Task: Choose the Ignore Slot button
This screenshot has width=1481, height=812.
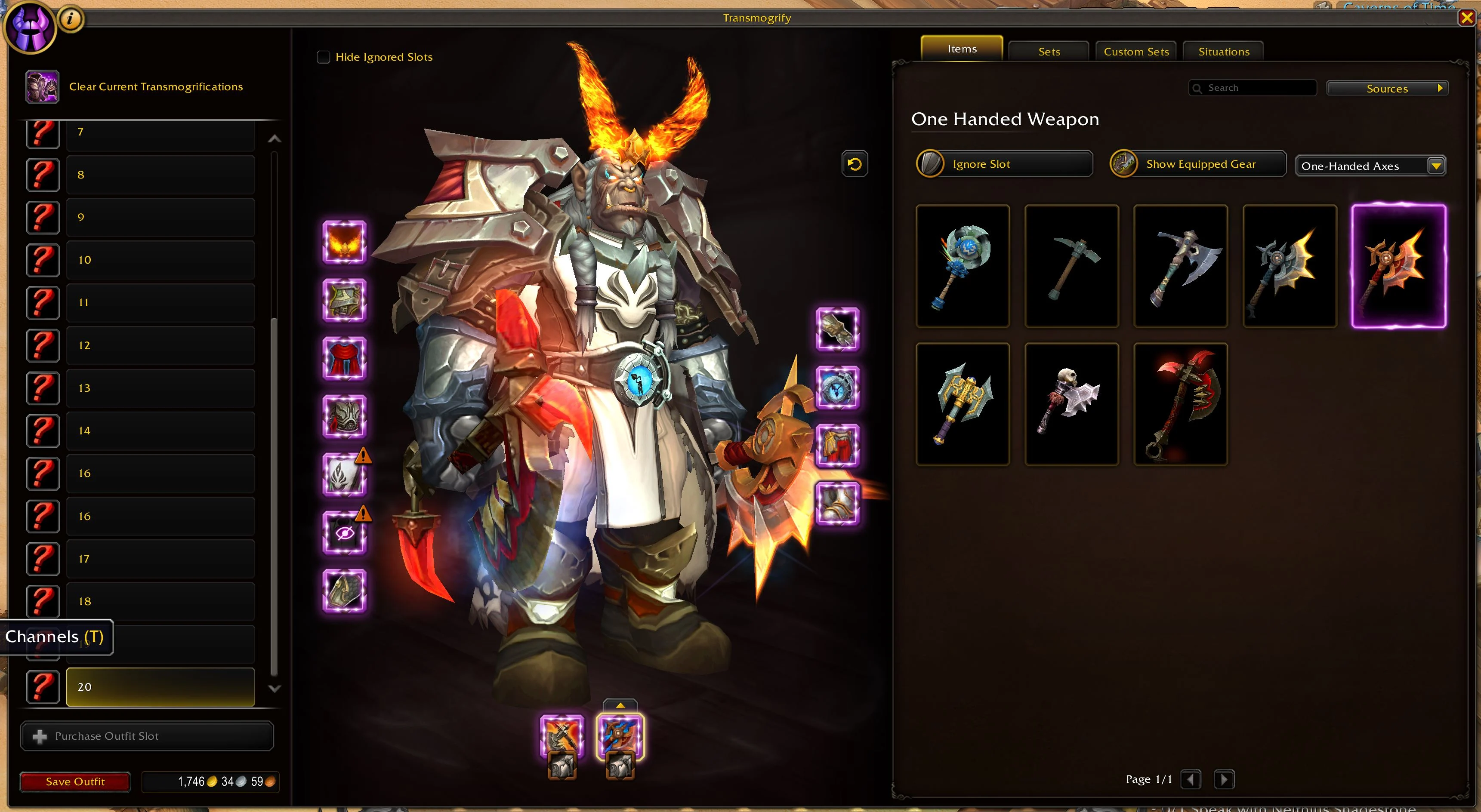Action: coord(1004,164)
